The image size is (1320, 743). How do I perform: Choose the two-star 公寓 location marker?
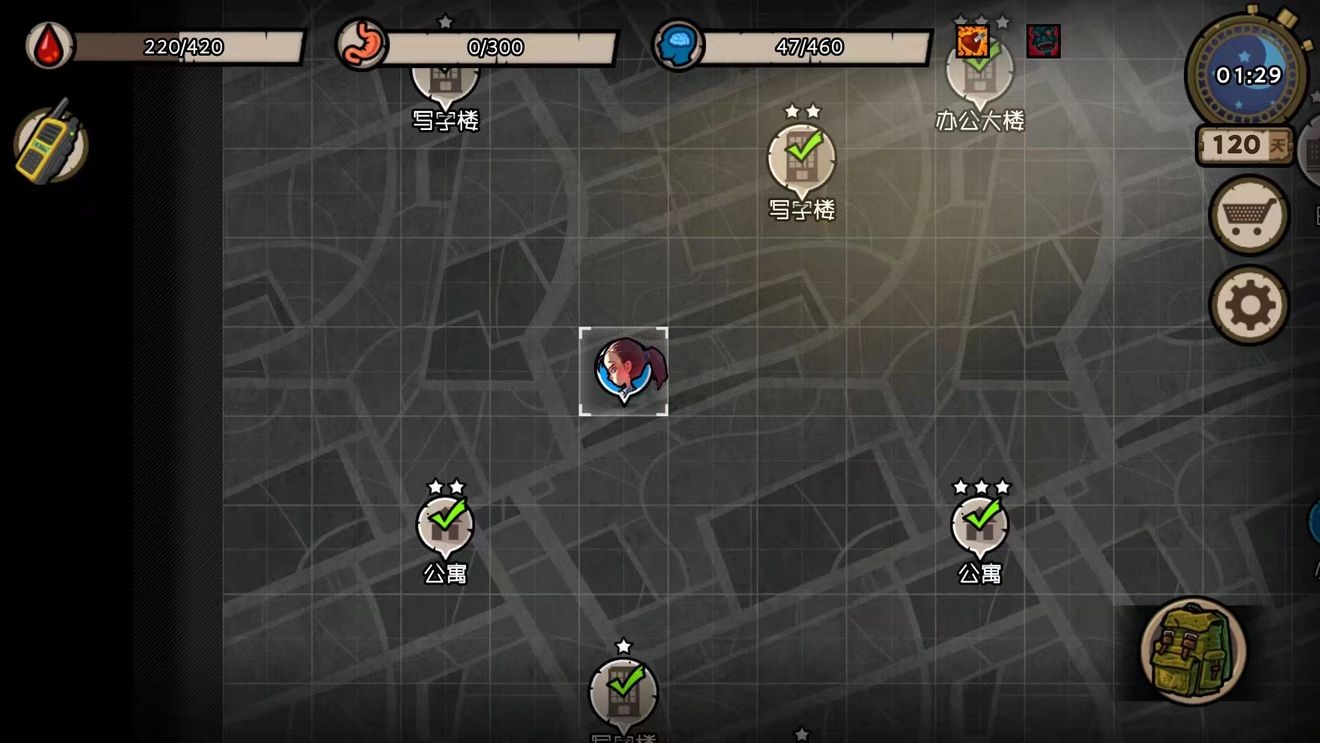click(x=445, y=526)
